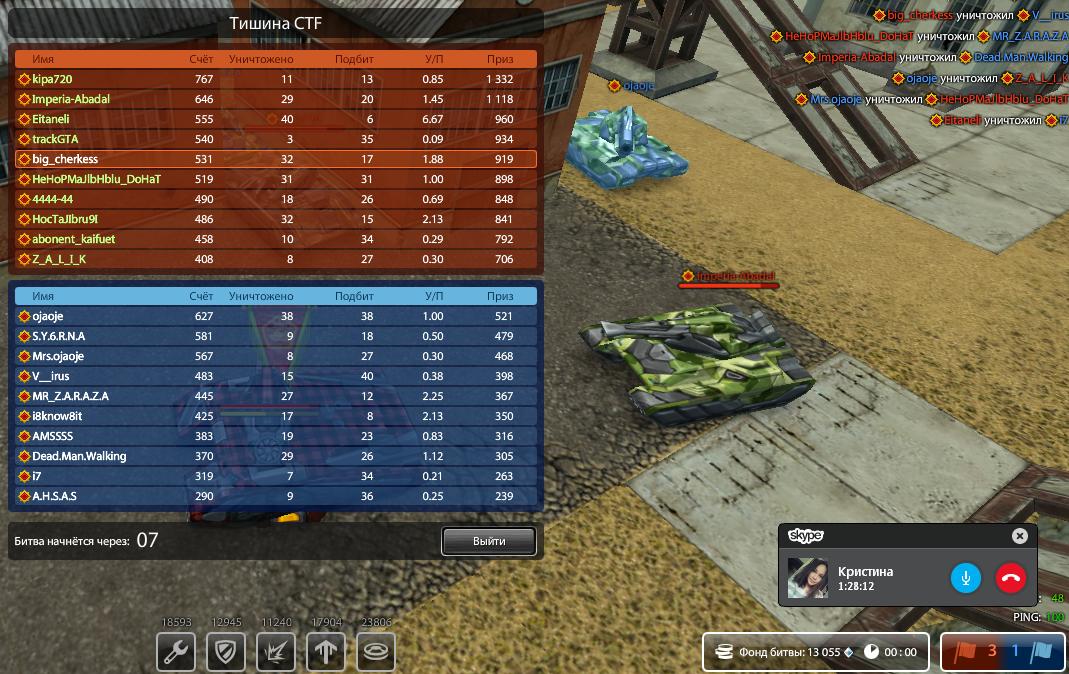This screenshot has height=674, width=1069.
Task: Close the Skype call overlay
Action: 1019,536
